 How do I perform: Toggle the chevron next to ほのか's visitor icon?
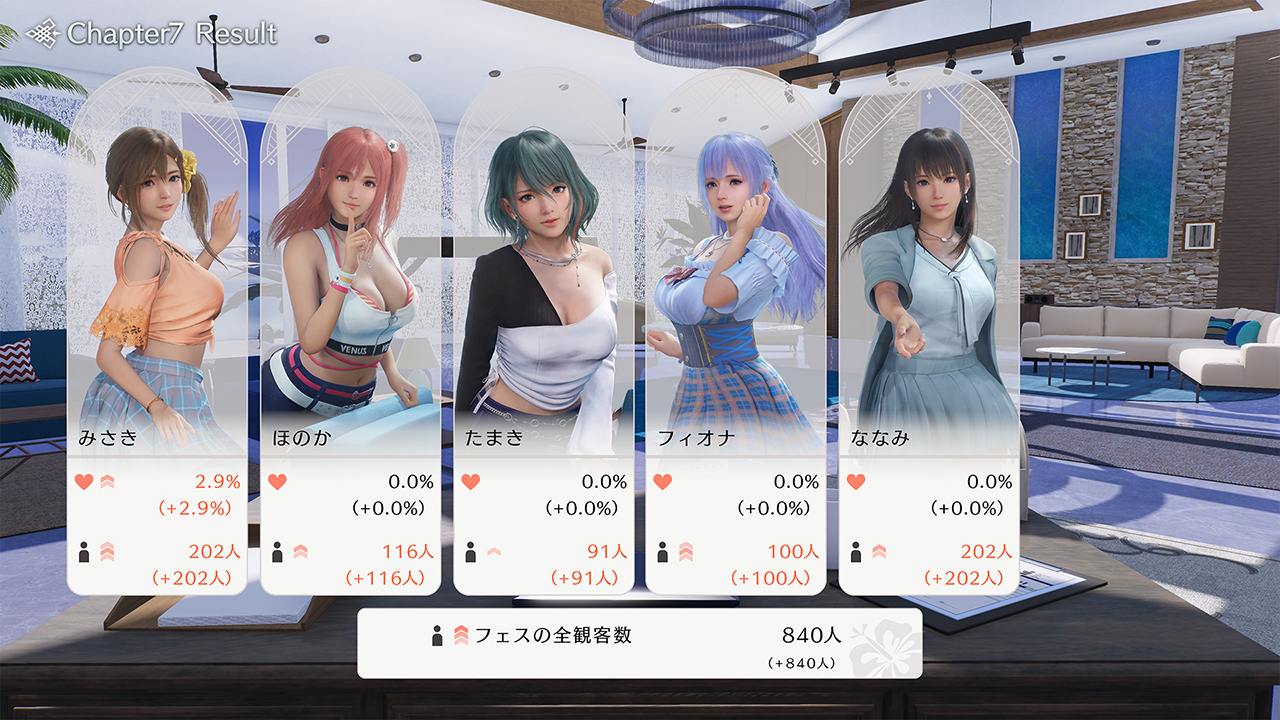tap(300, 551)
